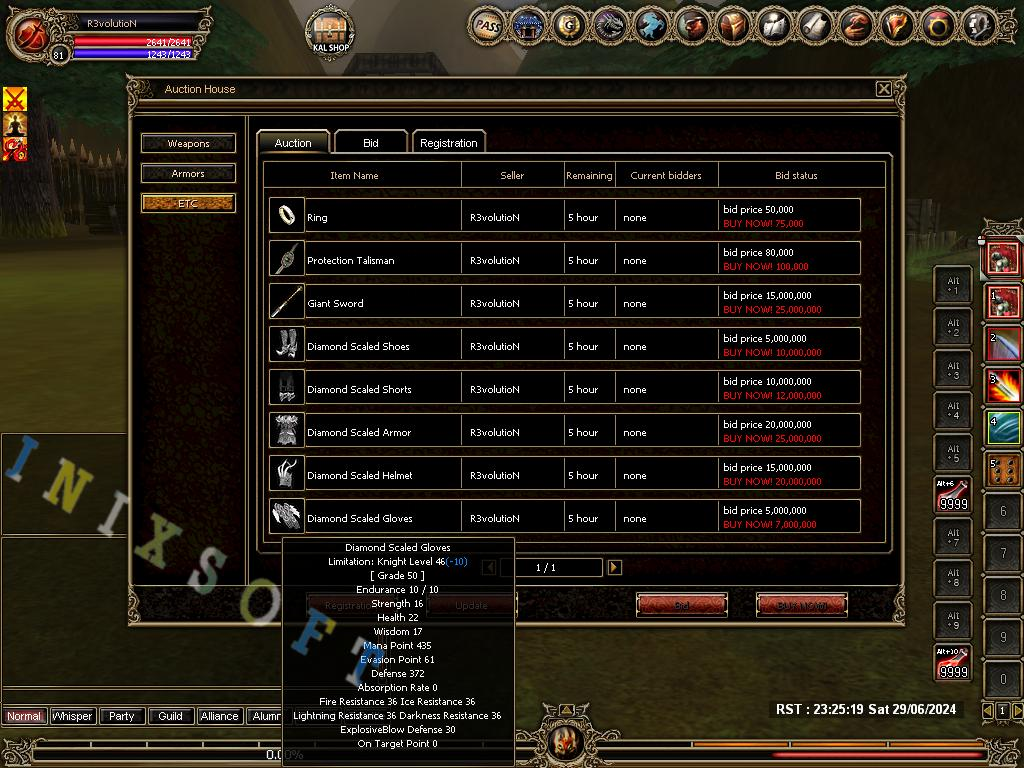
Task: Choose the Armors category
Action: [x=188, y=173]
